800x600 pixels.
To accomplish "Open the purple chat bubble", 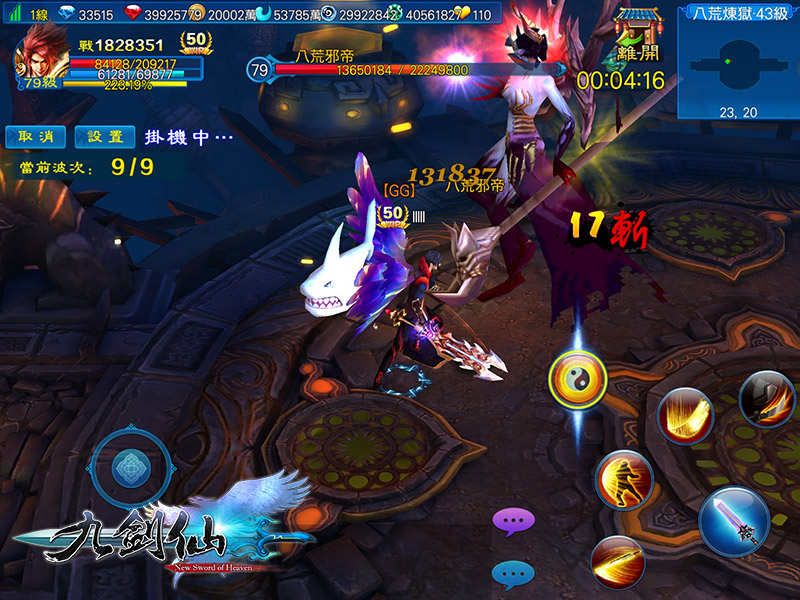I will point(514,520).
